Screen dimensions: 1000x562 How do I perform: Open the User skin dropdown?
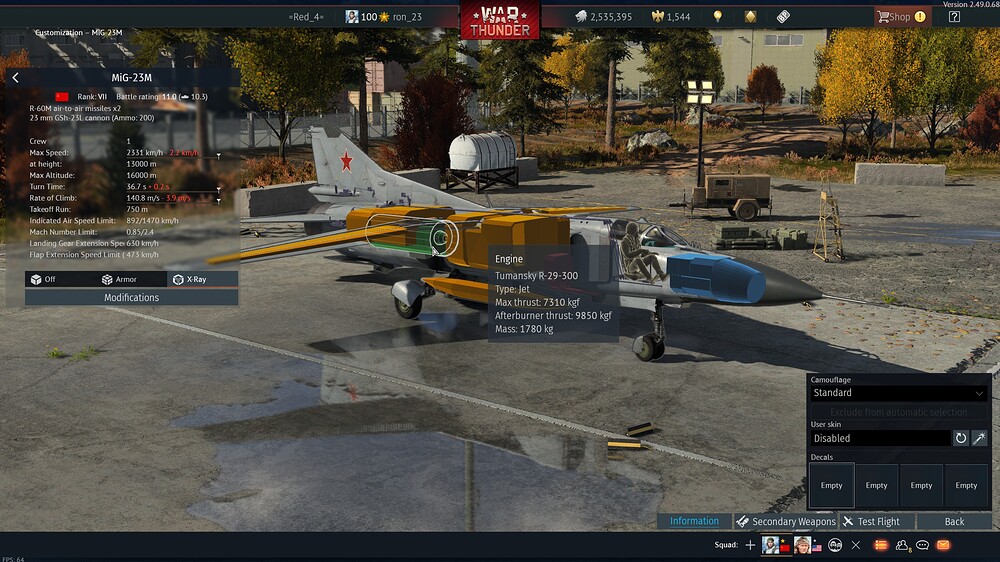879,438
